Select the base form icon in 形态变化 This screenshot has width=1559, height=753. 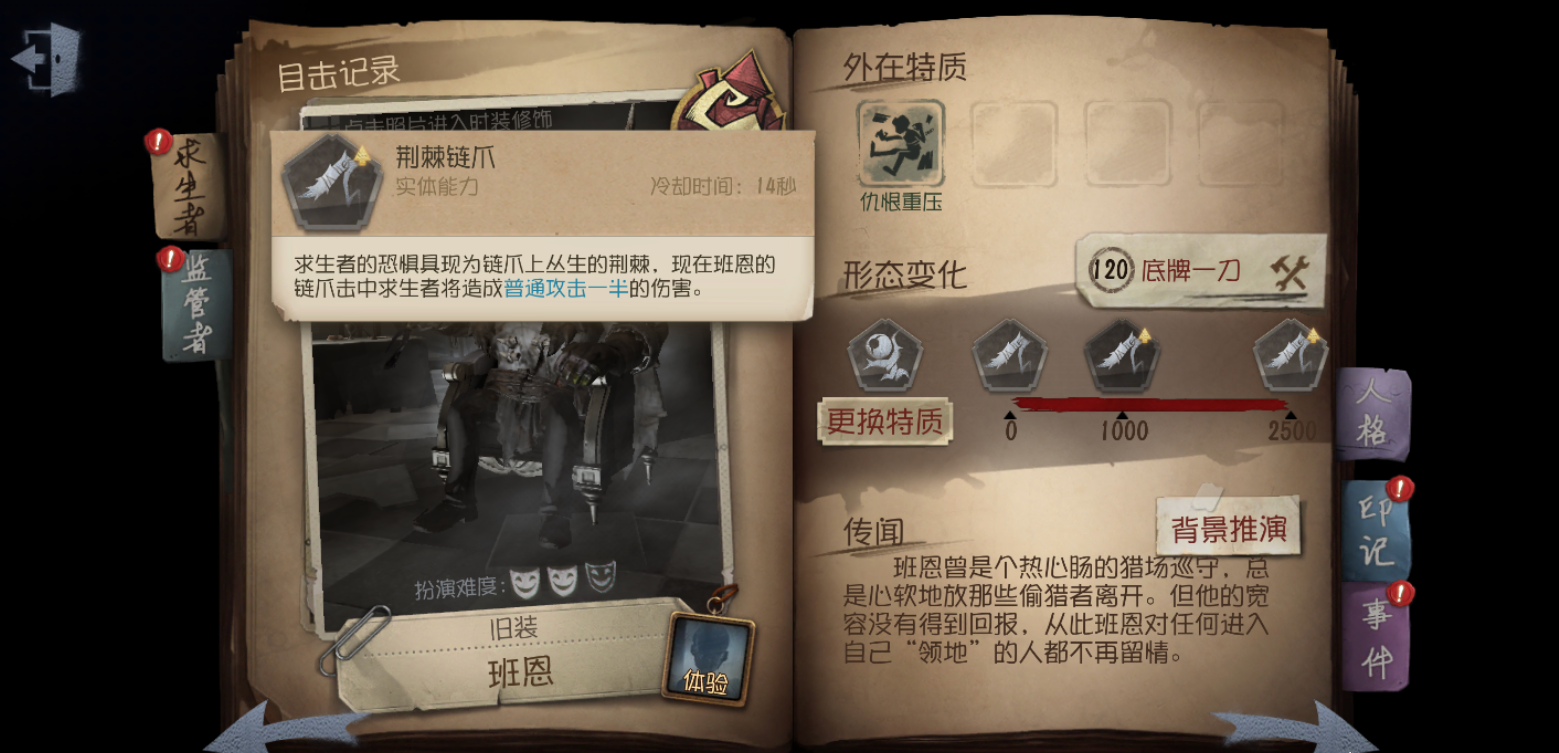pyautogui.click(x=886, y=358)
